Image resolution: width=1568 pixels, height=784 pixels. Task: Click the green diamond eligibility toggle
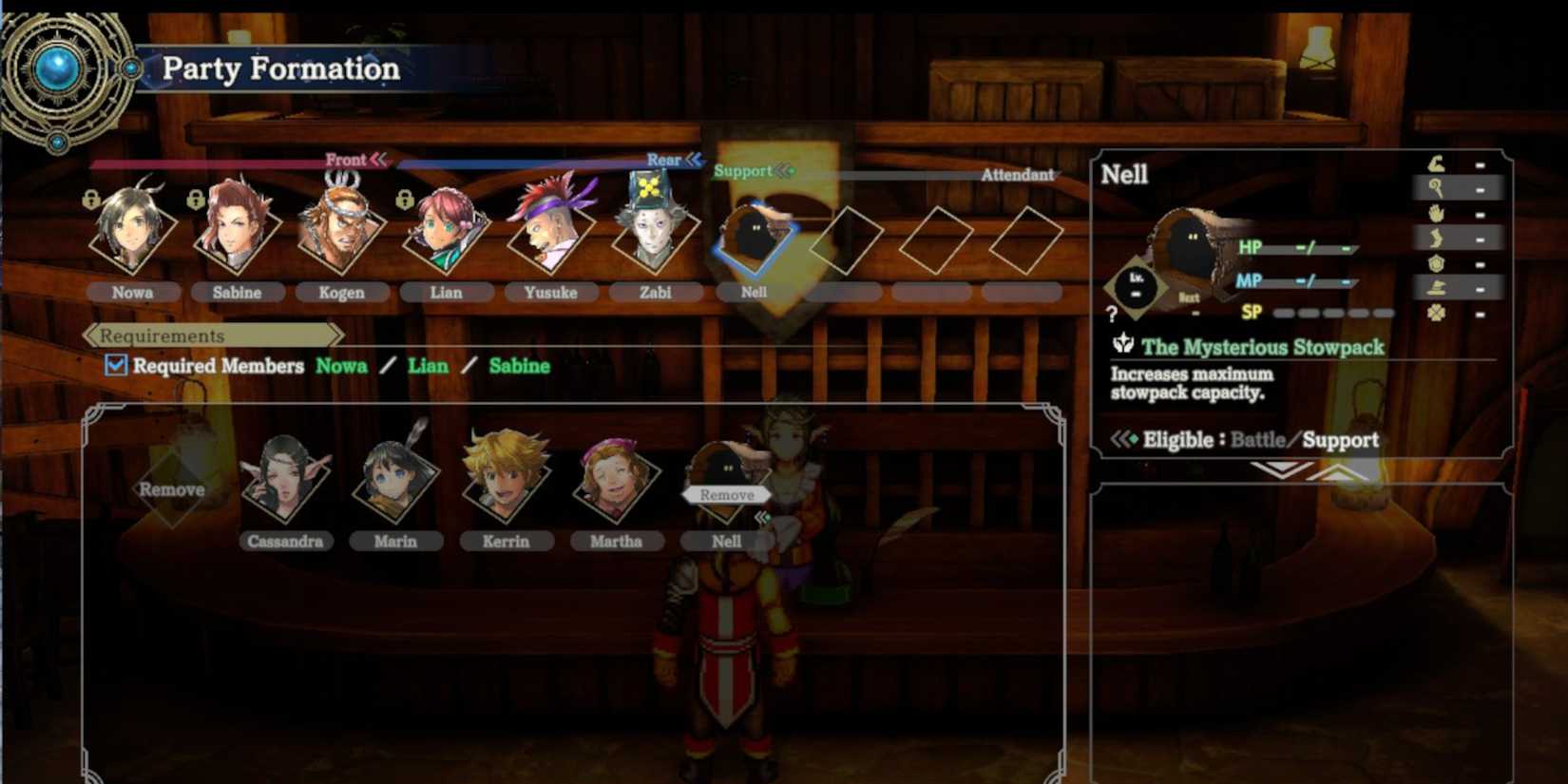pyautogui.click(x=1132, y=440)
